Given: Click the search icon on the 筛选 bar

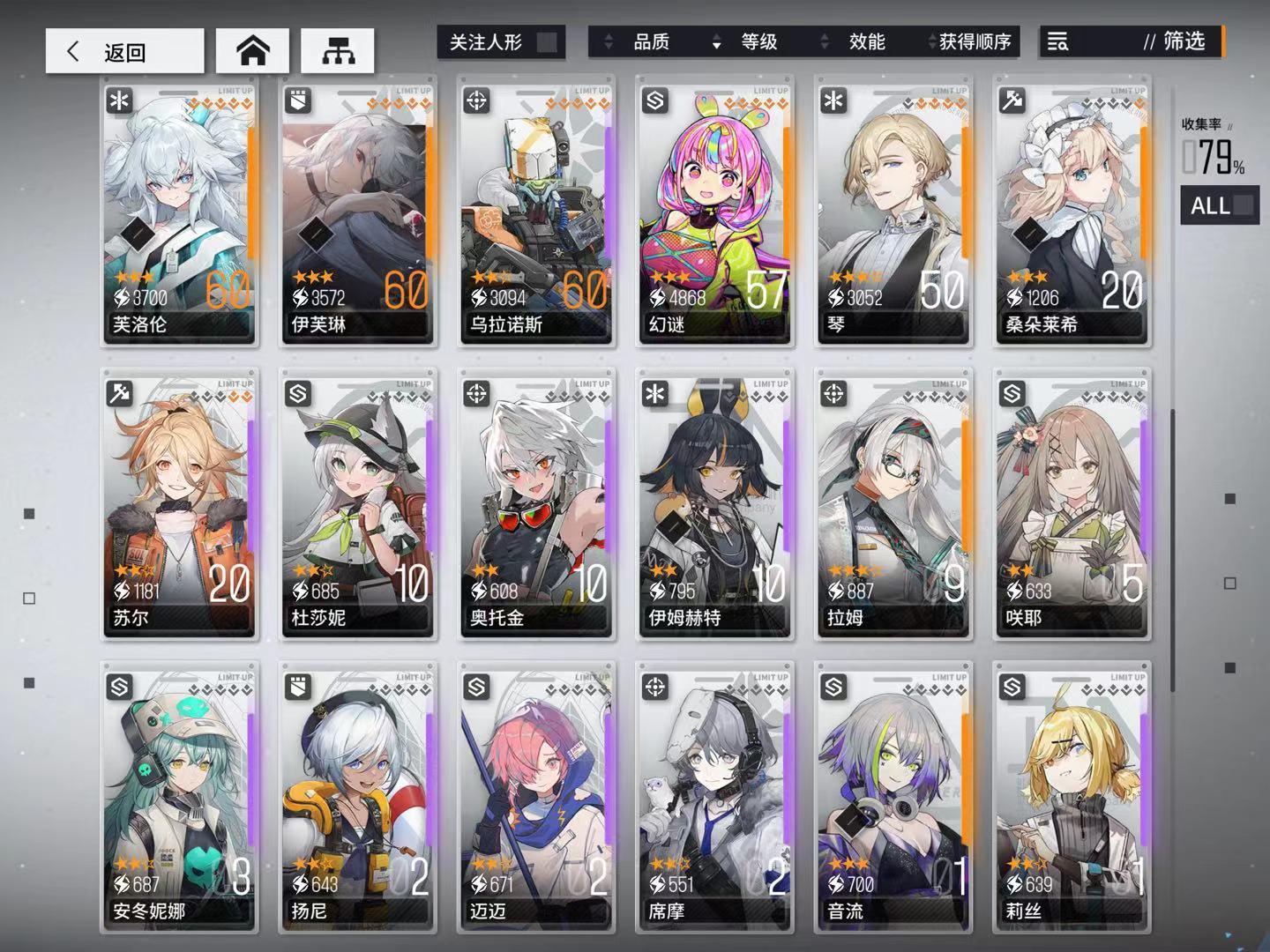Looking at the screenshot, I should (x=1057, y=41).
